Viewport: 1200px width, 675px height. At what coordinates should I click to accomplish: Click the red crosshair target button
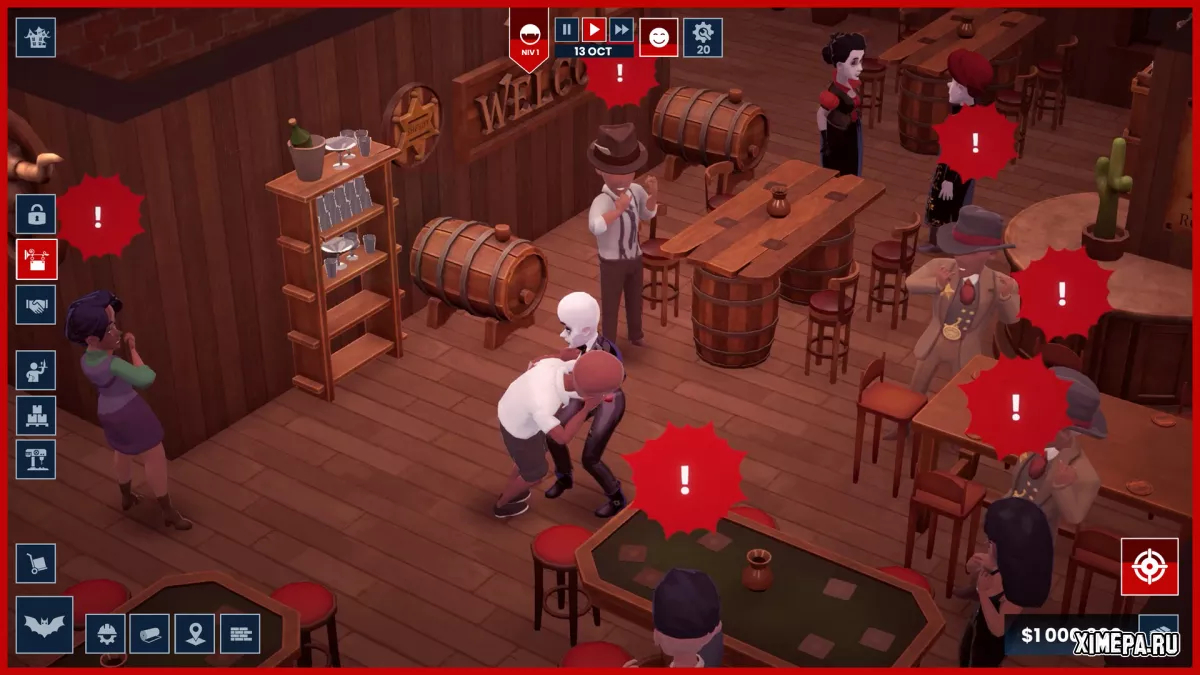[1149, 567]
